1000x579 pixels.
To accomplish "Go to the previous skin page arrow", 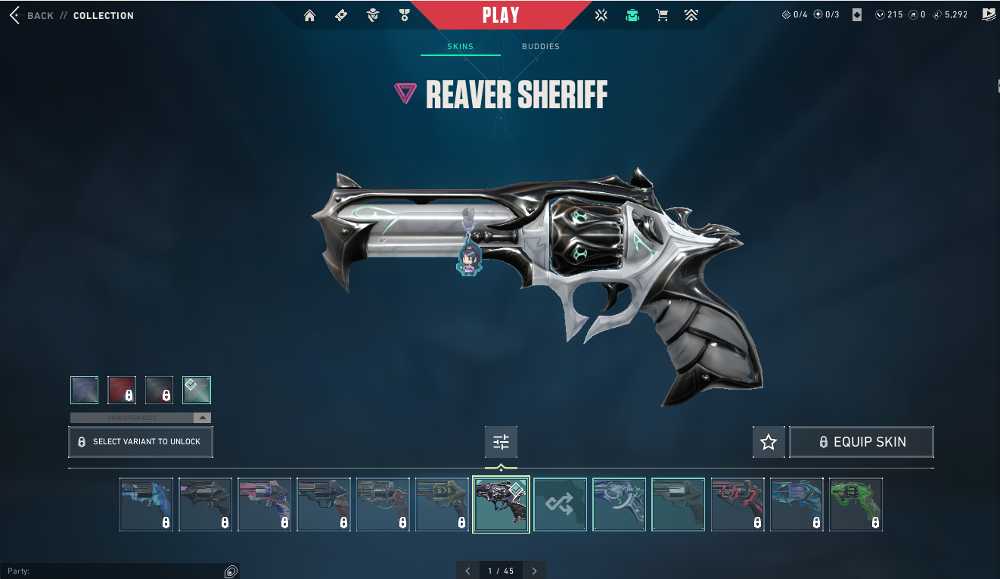I will [x=467, y=571].
